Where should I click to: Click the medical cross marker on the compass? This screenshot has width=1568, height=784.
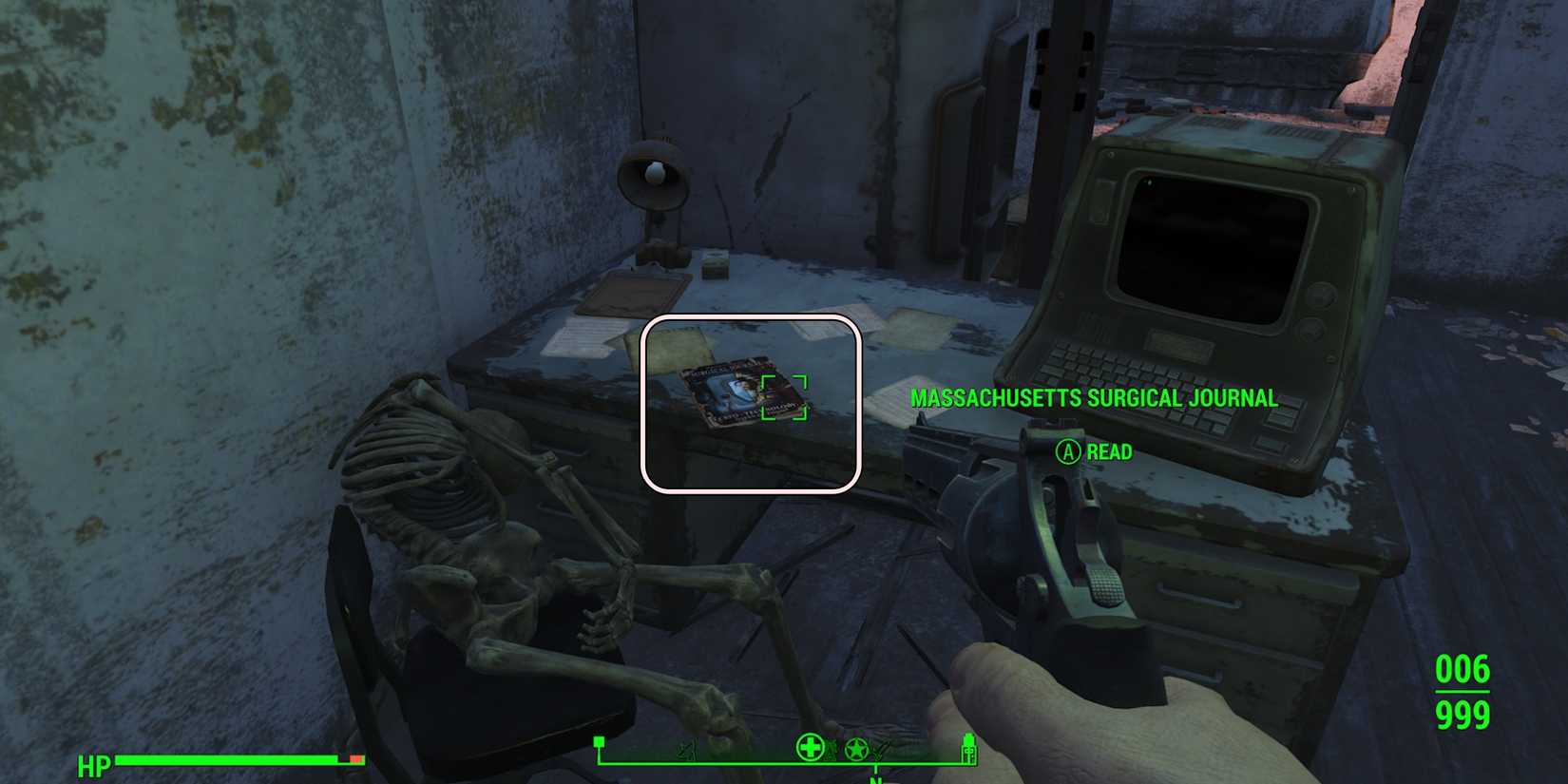point(810,749)
